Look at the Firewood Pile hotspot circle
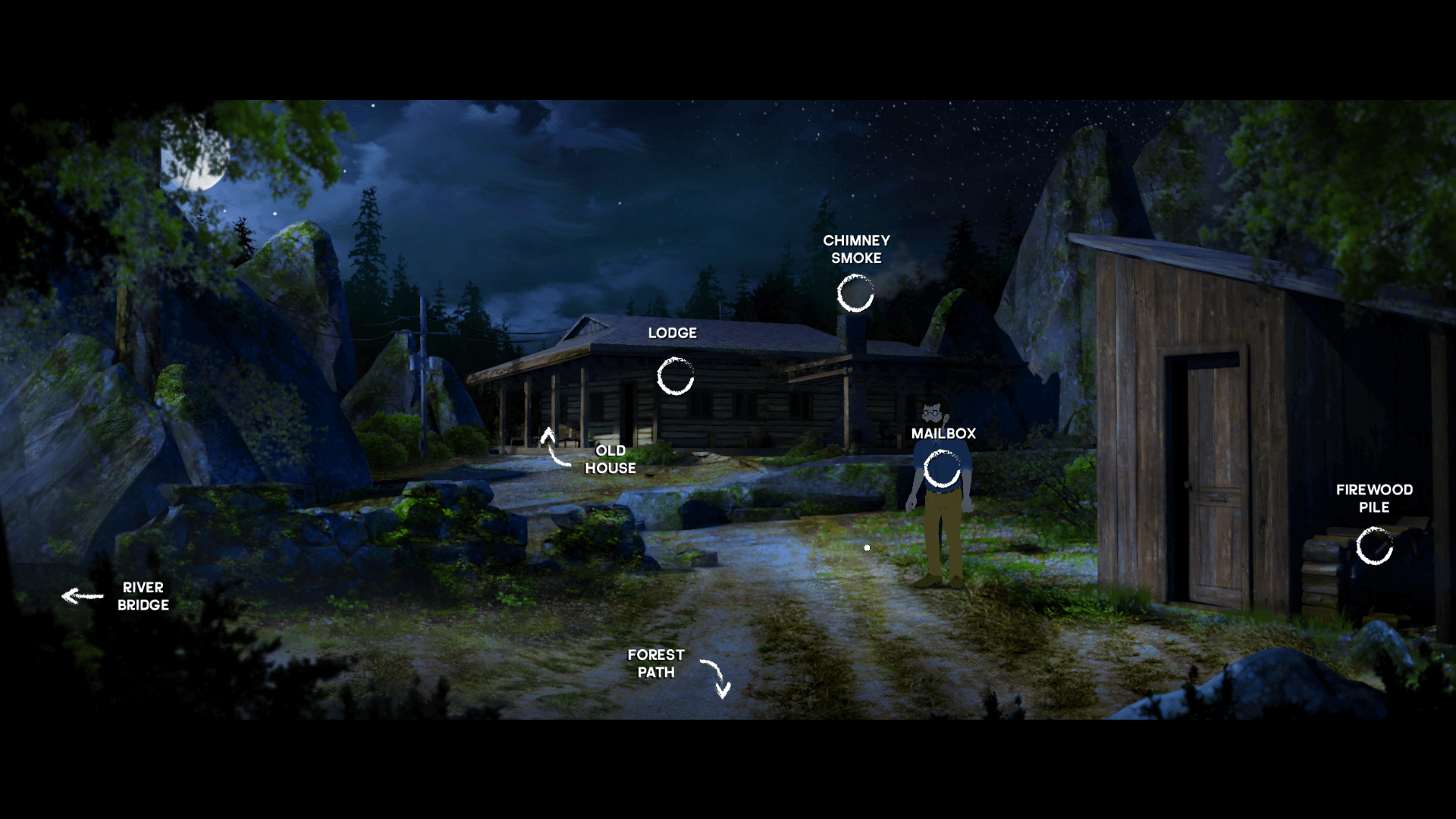Viewport: 1456px width, 819px height. (1374, 546)
